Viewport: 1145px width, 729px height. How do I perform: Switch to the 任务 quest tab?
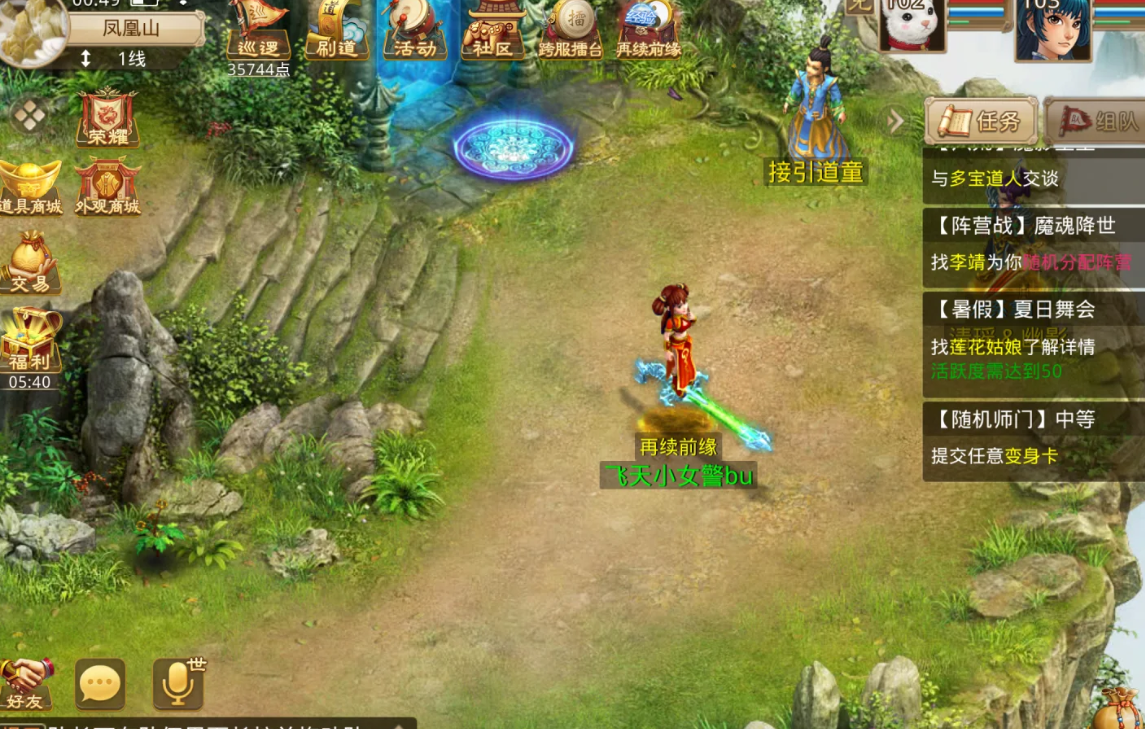pyautogui.click(x=982, y=122)
